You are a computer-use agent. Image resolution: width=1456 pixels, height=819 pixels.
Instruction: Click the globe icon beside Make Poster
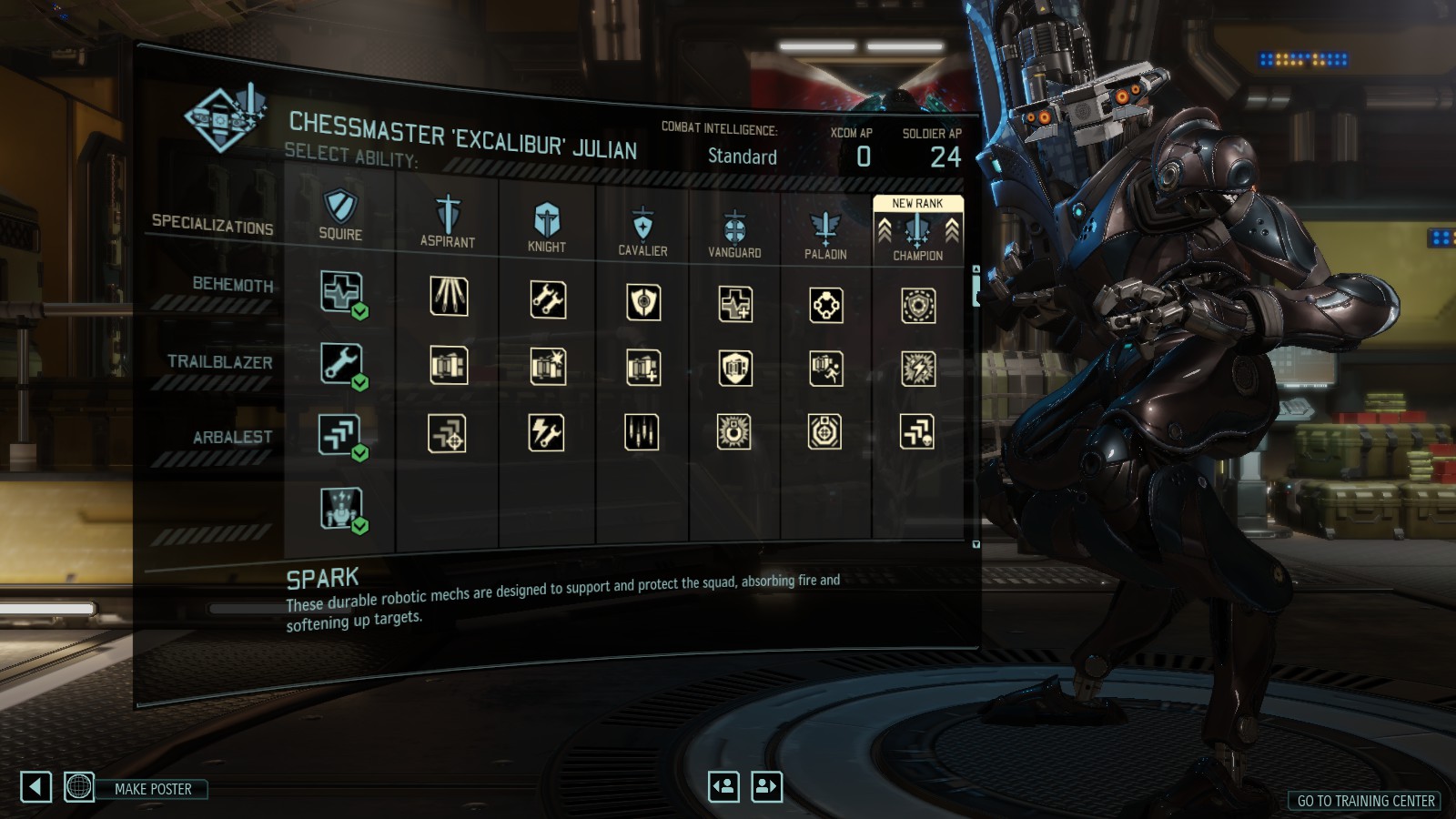[x=79, y=786]
